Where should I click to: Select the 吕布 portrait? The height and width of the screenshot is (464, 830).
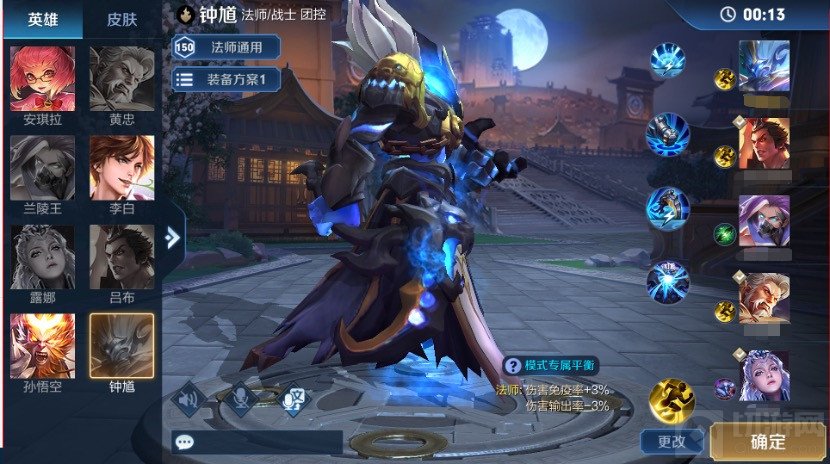click(122, 258)
